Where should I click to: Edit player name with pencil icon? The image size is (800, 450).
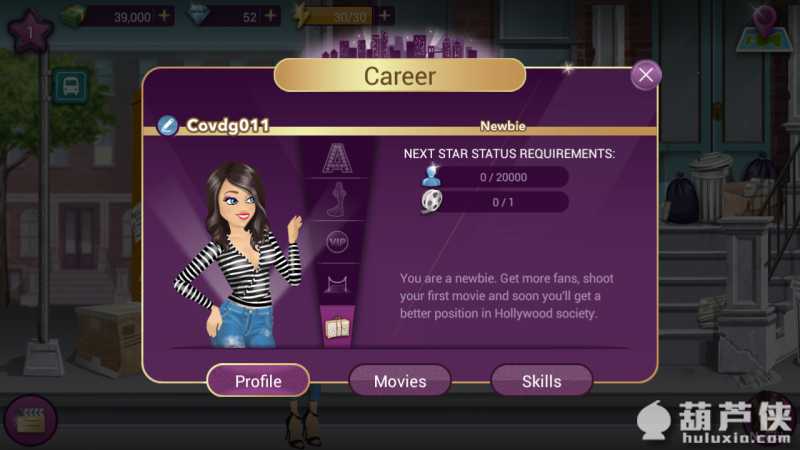[x=168, y=126]
